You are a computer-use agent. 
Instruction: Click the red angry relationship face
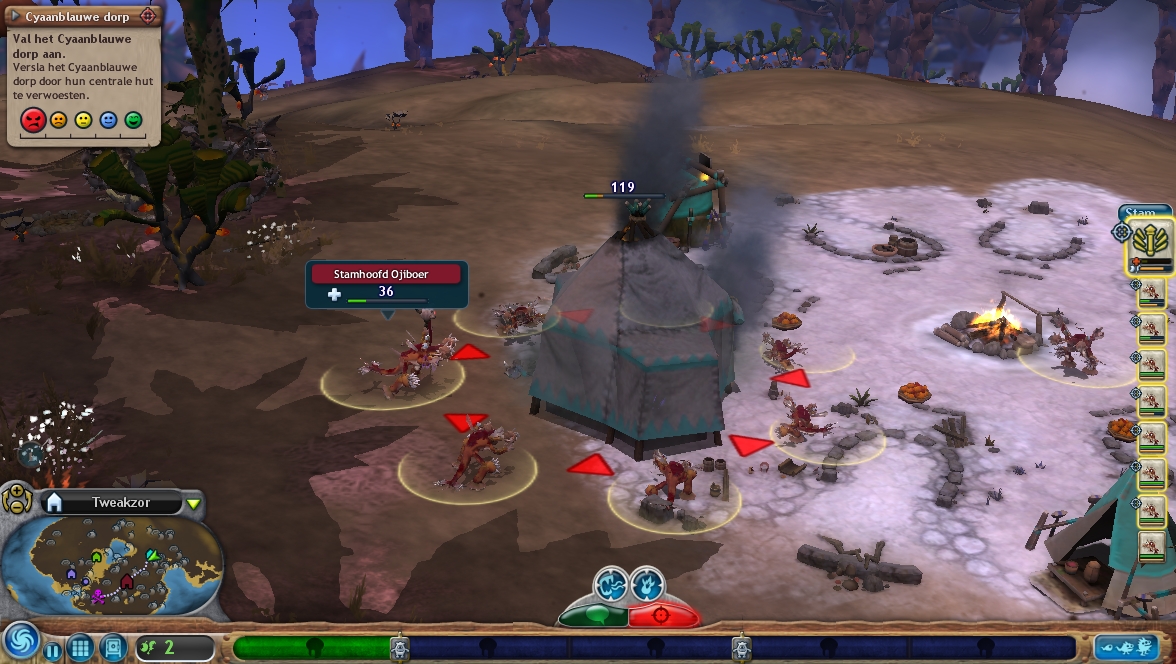[33, 121]
